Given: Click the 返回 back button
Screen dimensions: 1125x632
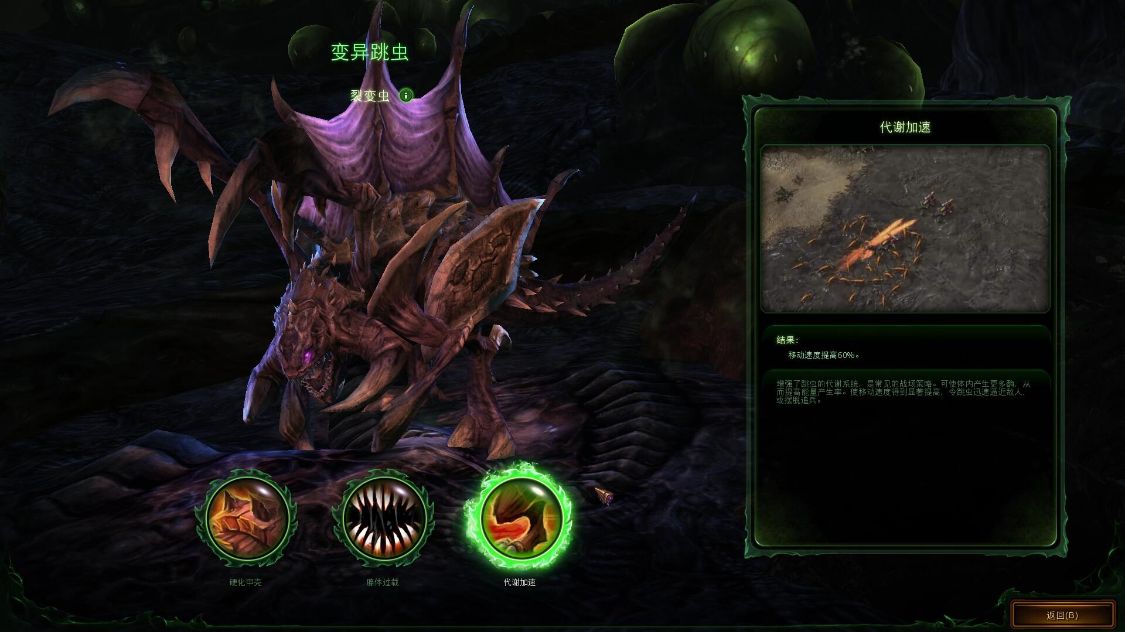Looking at the screenshot, I should [x=1062, y=614].
